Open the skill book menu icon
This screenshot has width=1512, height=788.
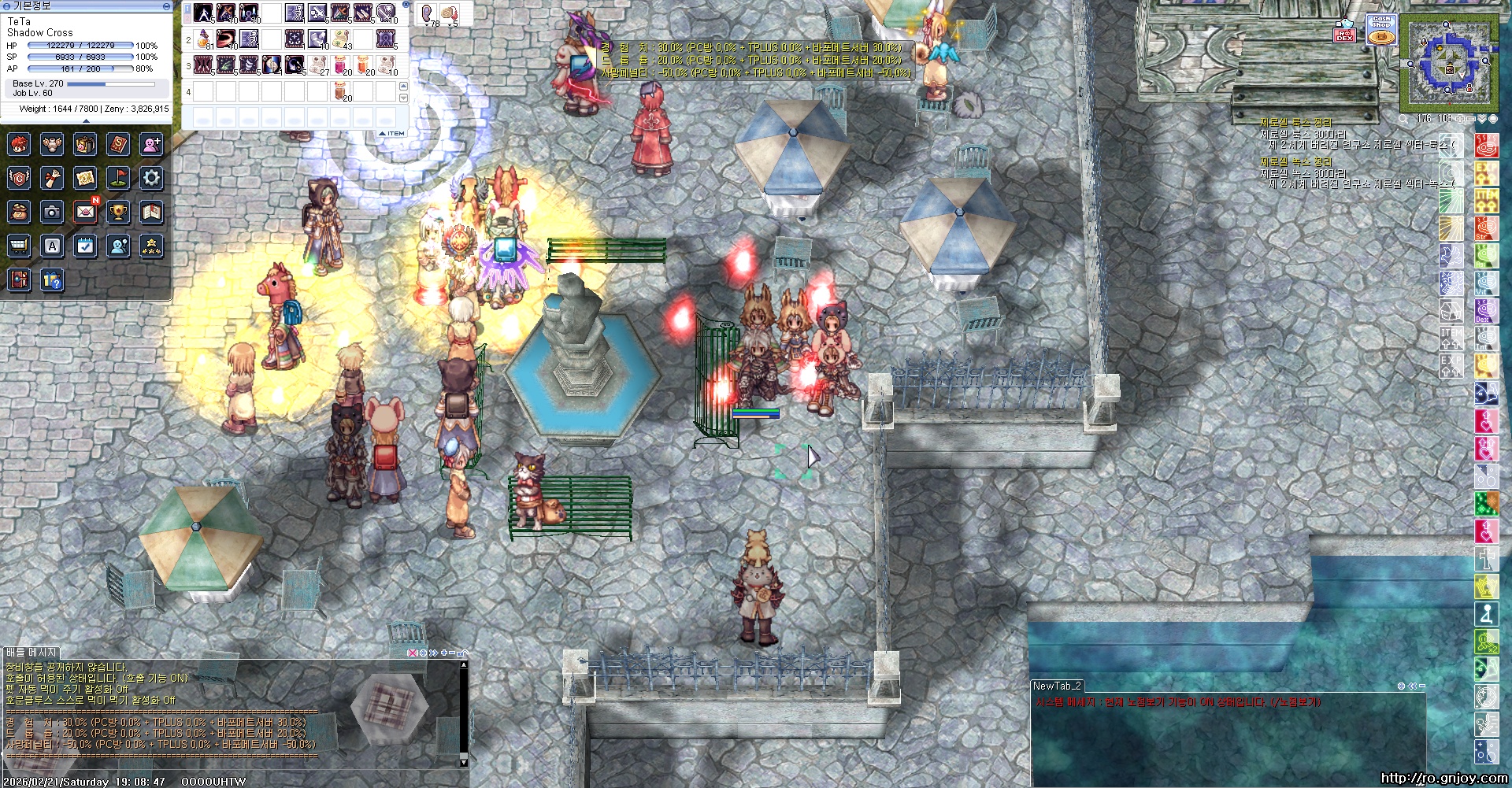point(118,144)
